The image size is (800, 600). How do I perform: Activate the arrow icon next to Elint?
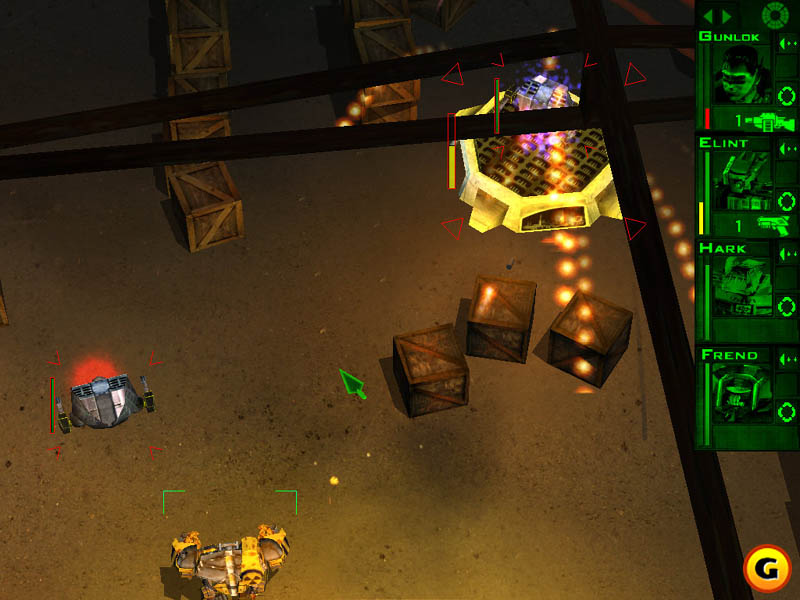point(787,149)
